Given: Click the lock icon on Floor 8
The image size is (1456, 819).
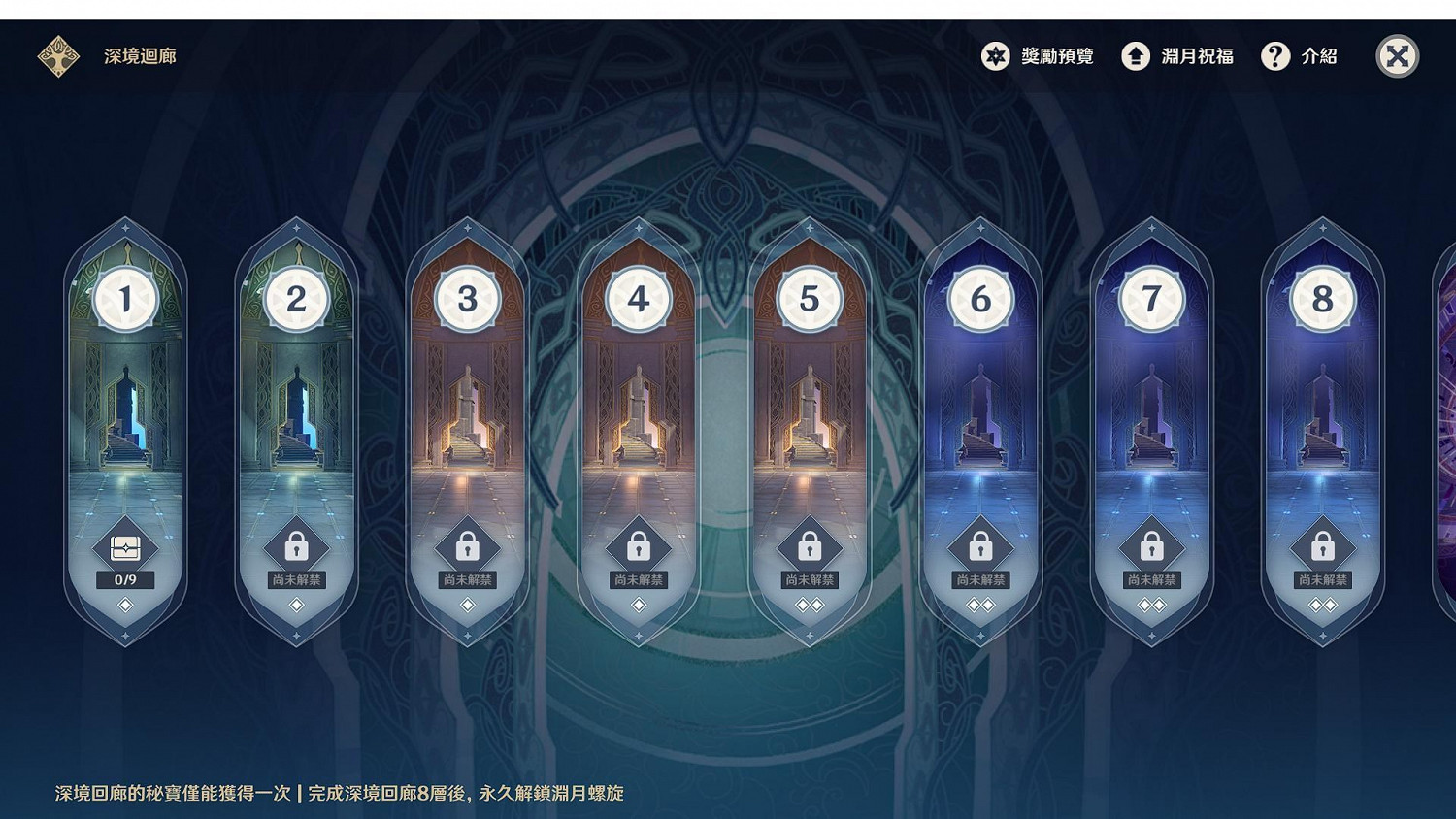Looking at the screenshot, I should tap(1323, 545).
